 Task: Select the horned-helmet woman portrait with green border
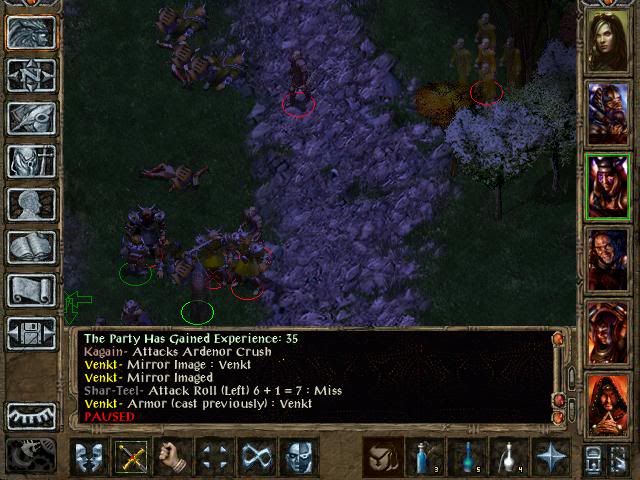608,186
